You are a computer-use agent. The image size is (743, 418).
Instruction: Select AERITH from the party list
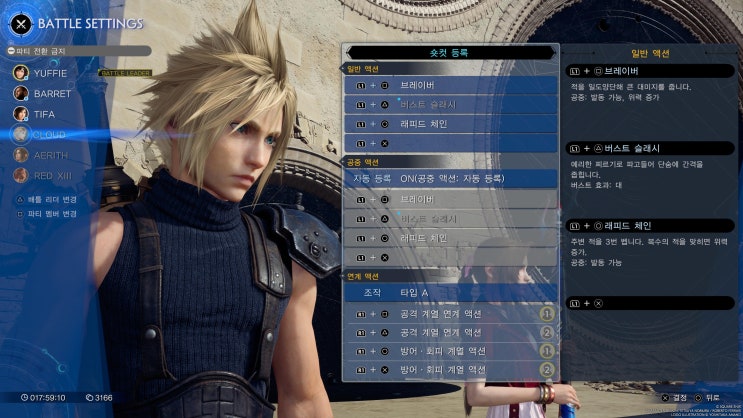point(50,155)
